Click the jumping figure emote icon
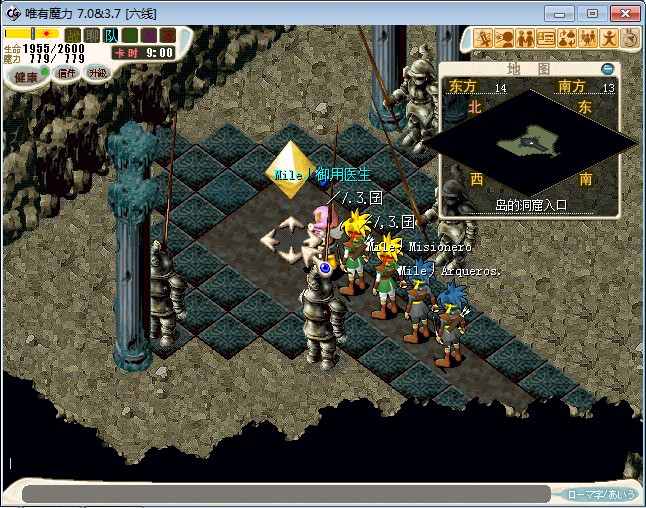 pos(609,39)
